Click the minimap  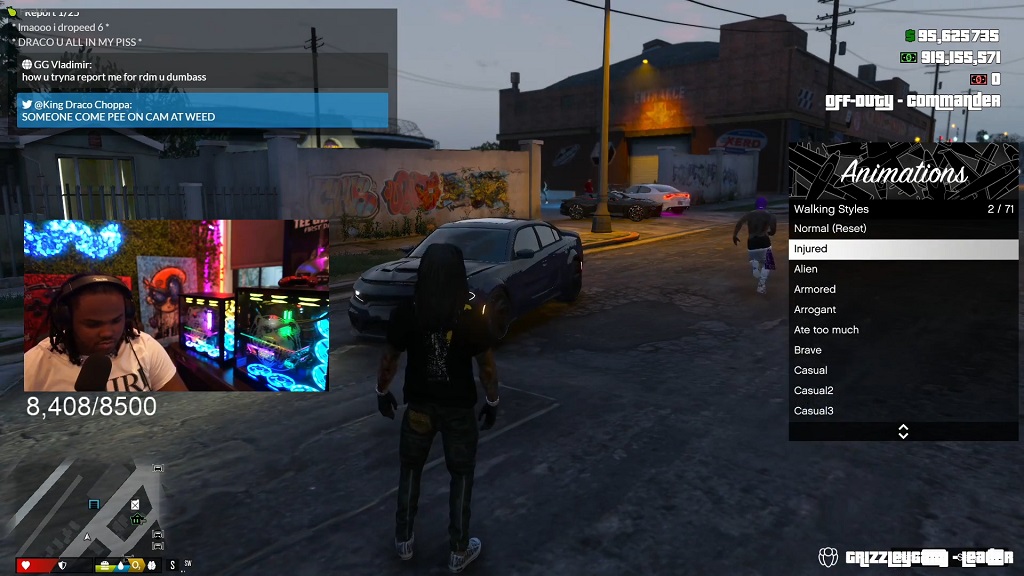[88, 504]
